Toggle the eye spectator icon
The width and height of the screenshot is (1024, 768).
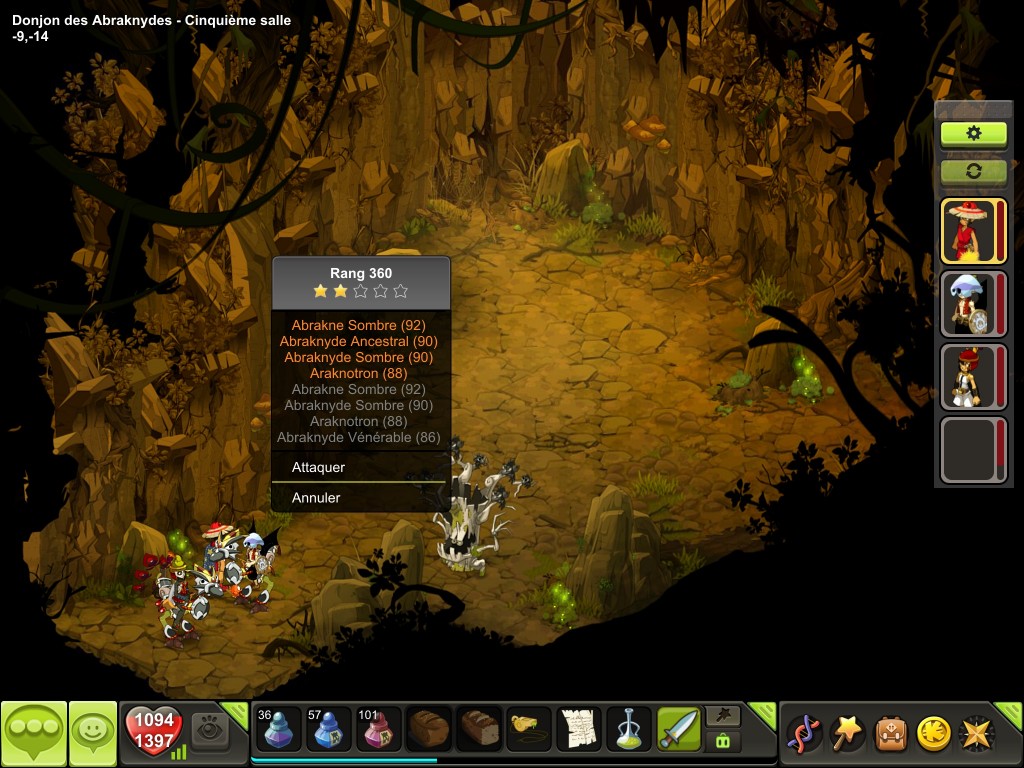(x=210, y=728)
